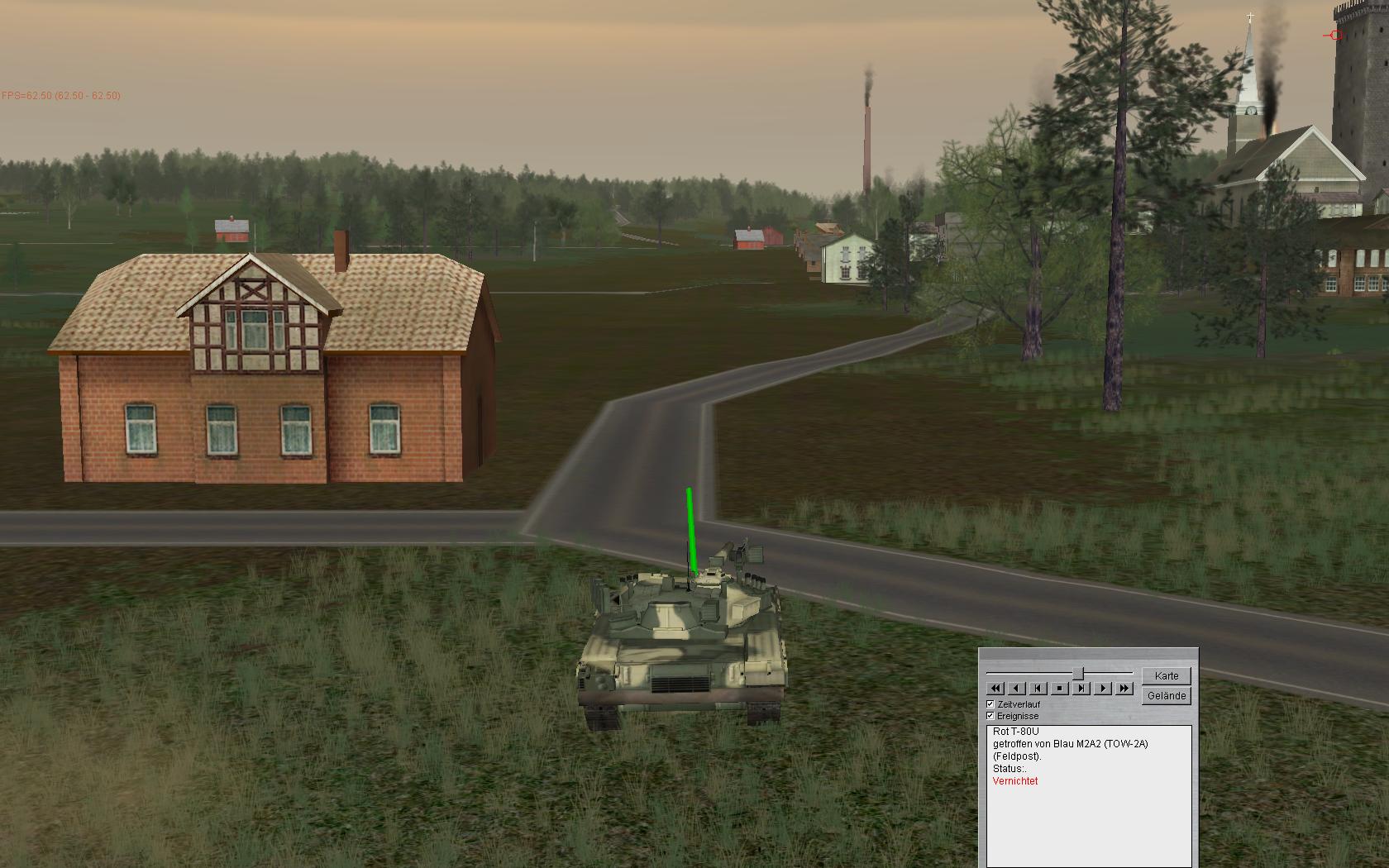Skip to the next event
The height and width of the screenshot is (868, 1389).
pyautogui.click(x=1081, y=689)
